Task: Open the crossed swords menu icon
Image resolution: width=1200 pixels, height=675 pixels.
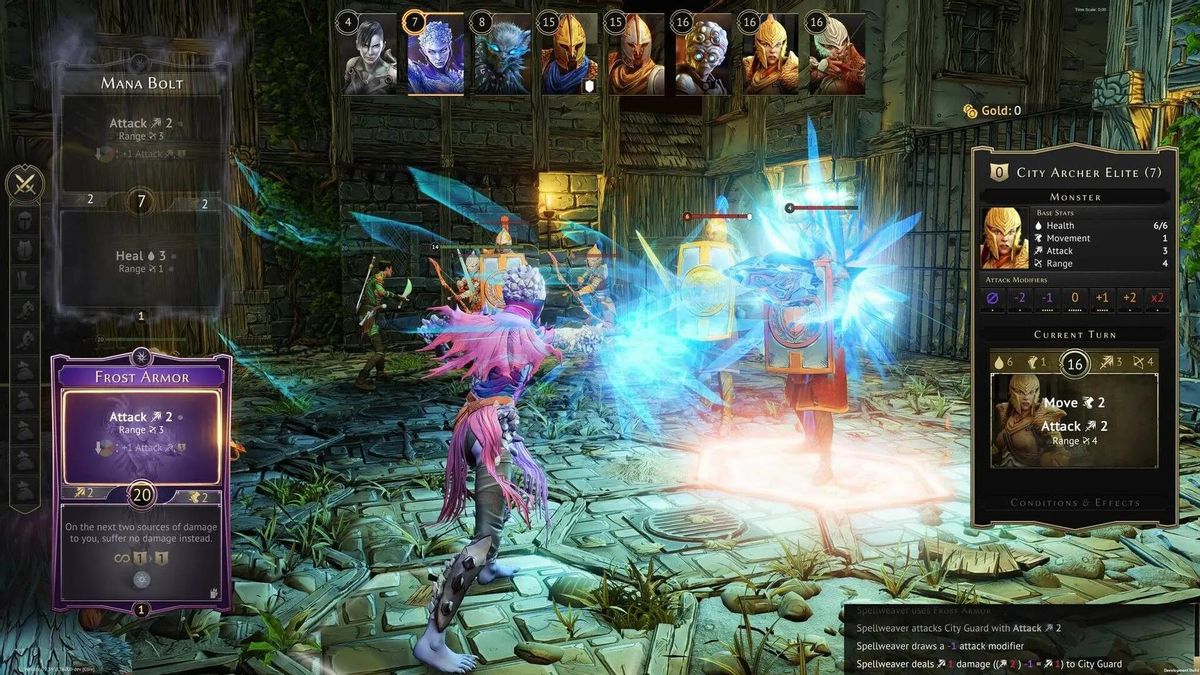Action: 24,184
